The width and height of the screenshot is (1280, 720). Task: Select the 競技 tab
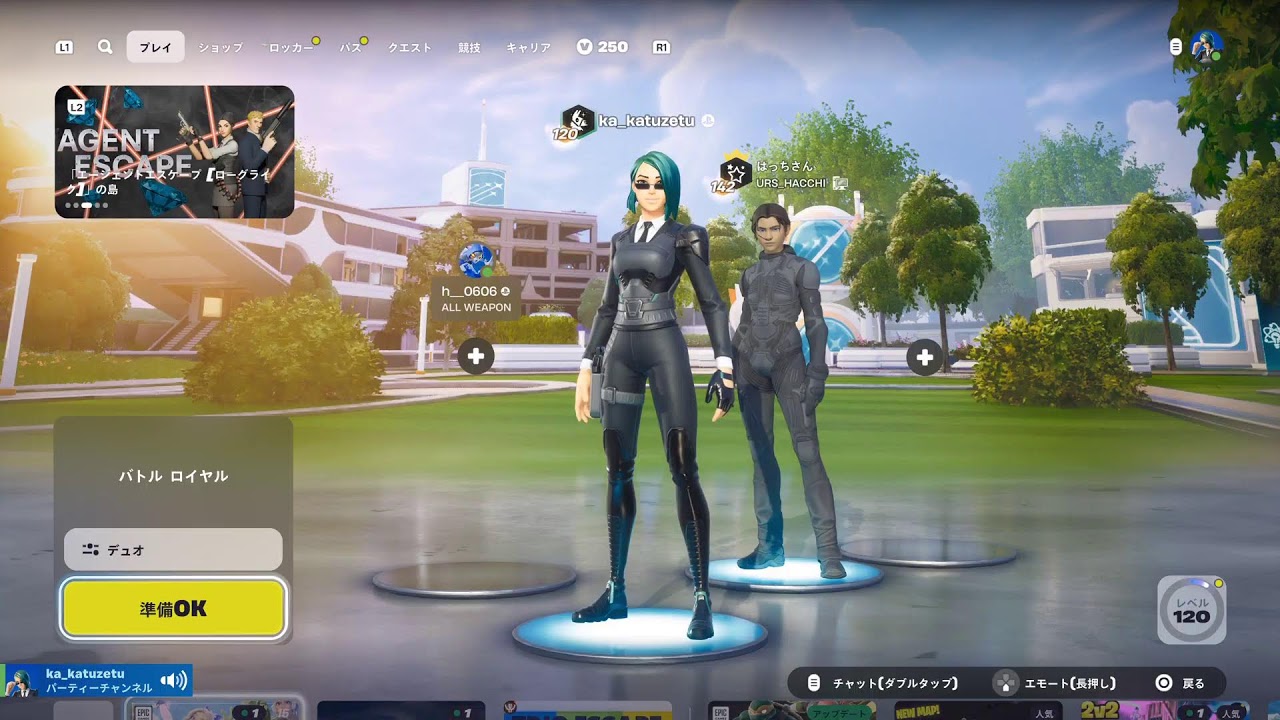tap(469, 47)
